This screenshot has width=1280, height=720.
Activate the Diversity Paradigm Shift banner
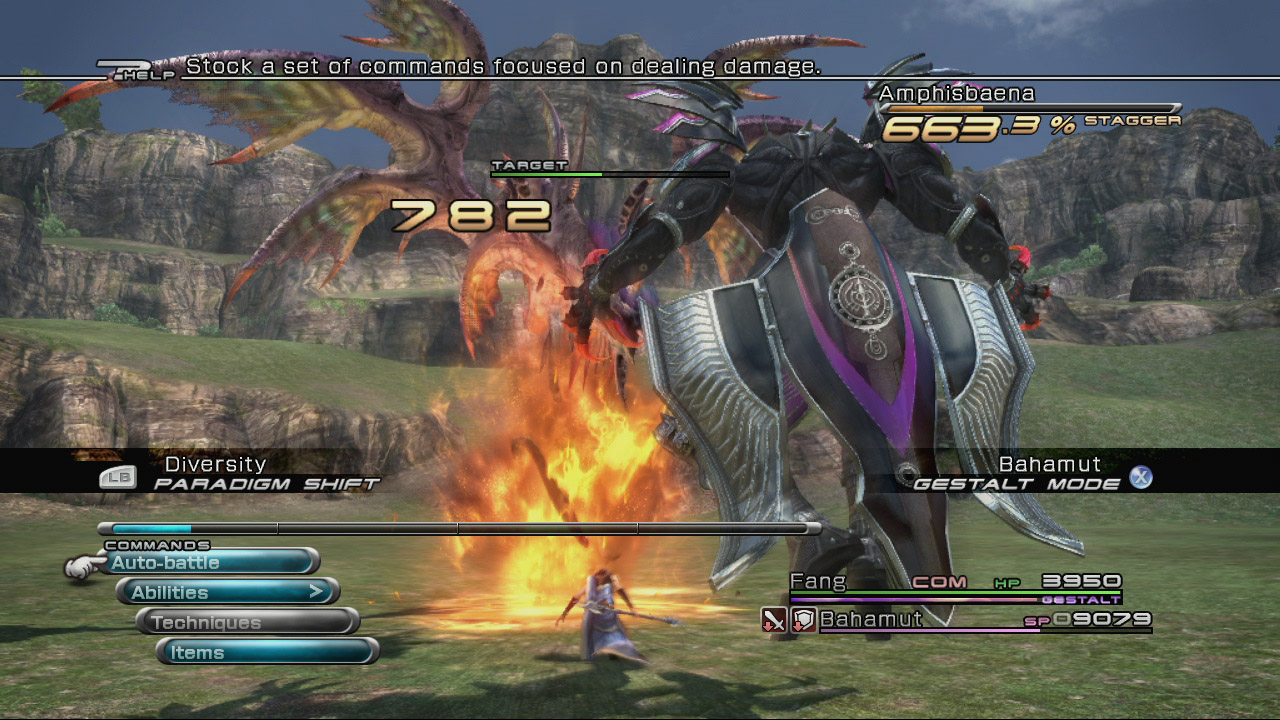pyautogui.click(x=240, y=473)
